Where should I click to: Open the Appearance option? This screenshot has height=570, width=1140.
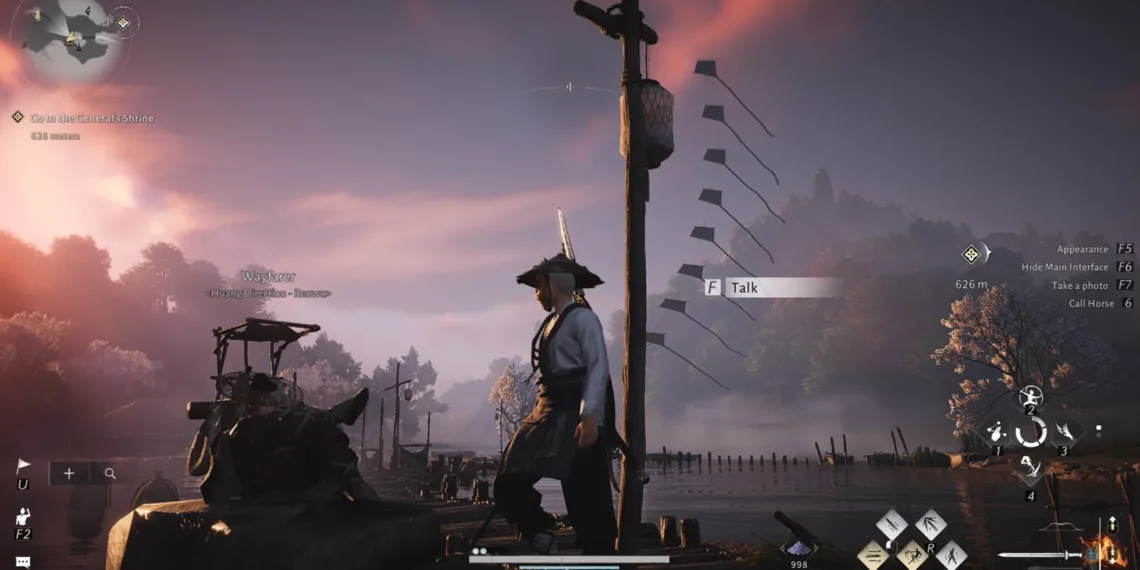(1082, 249)
